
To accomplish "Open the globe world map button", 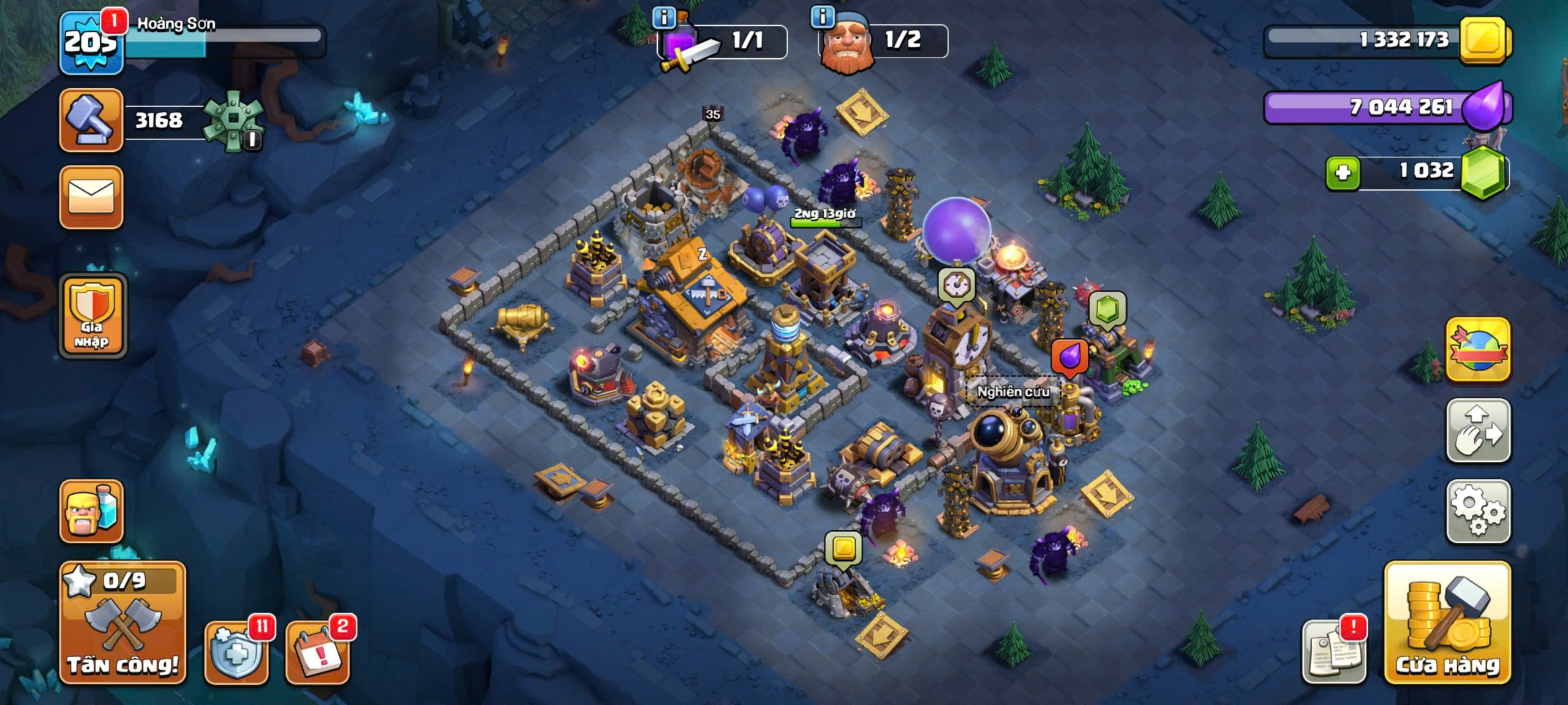I will click(x=1478, y=350).
